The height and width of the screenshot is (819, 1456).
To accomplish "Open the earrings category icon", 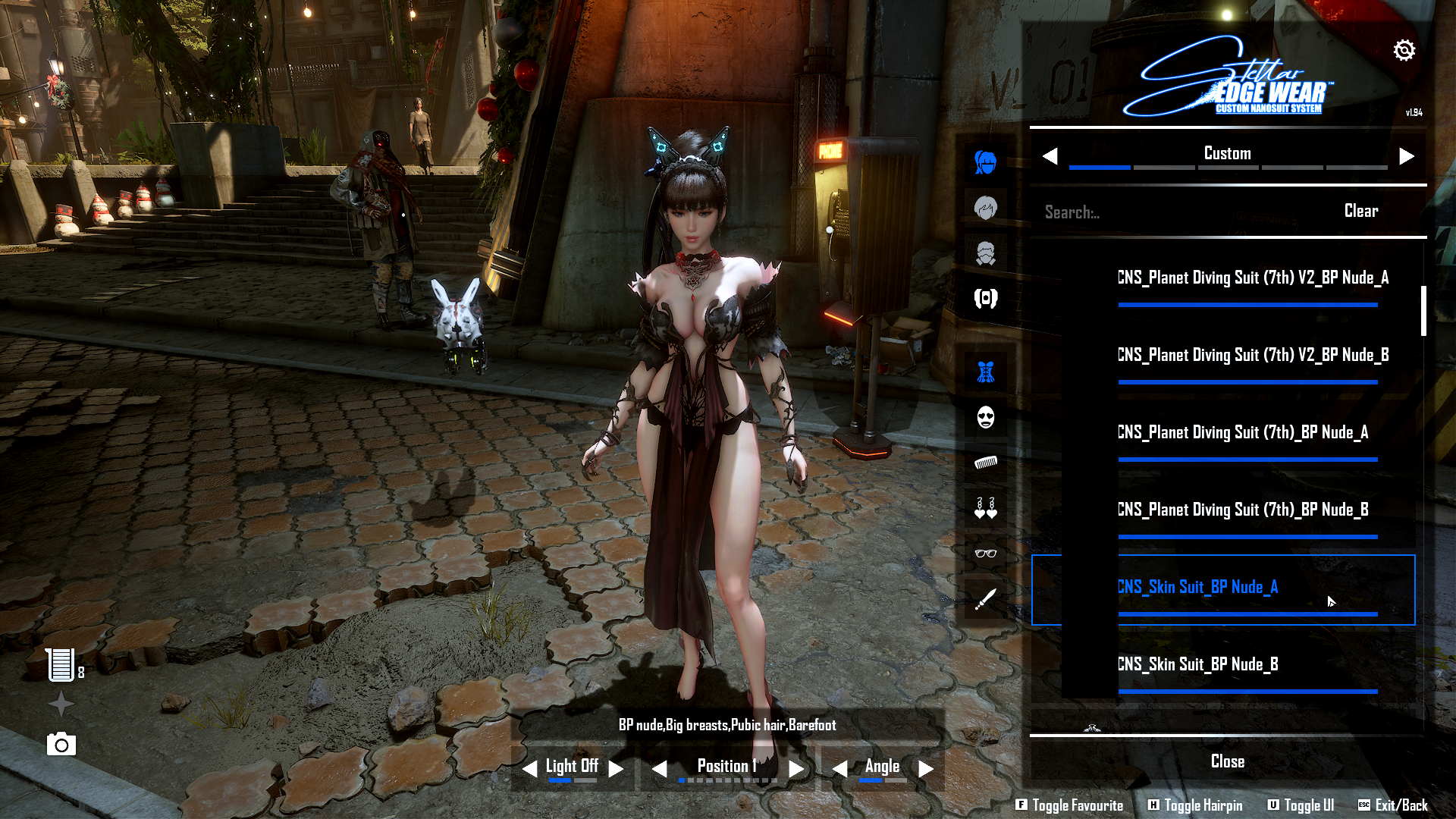I will 985,508.
